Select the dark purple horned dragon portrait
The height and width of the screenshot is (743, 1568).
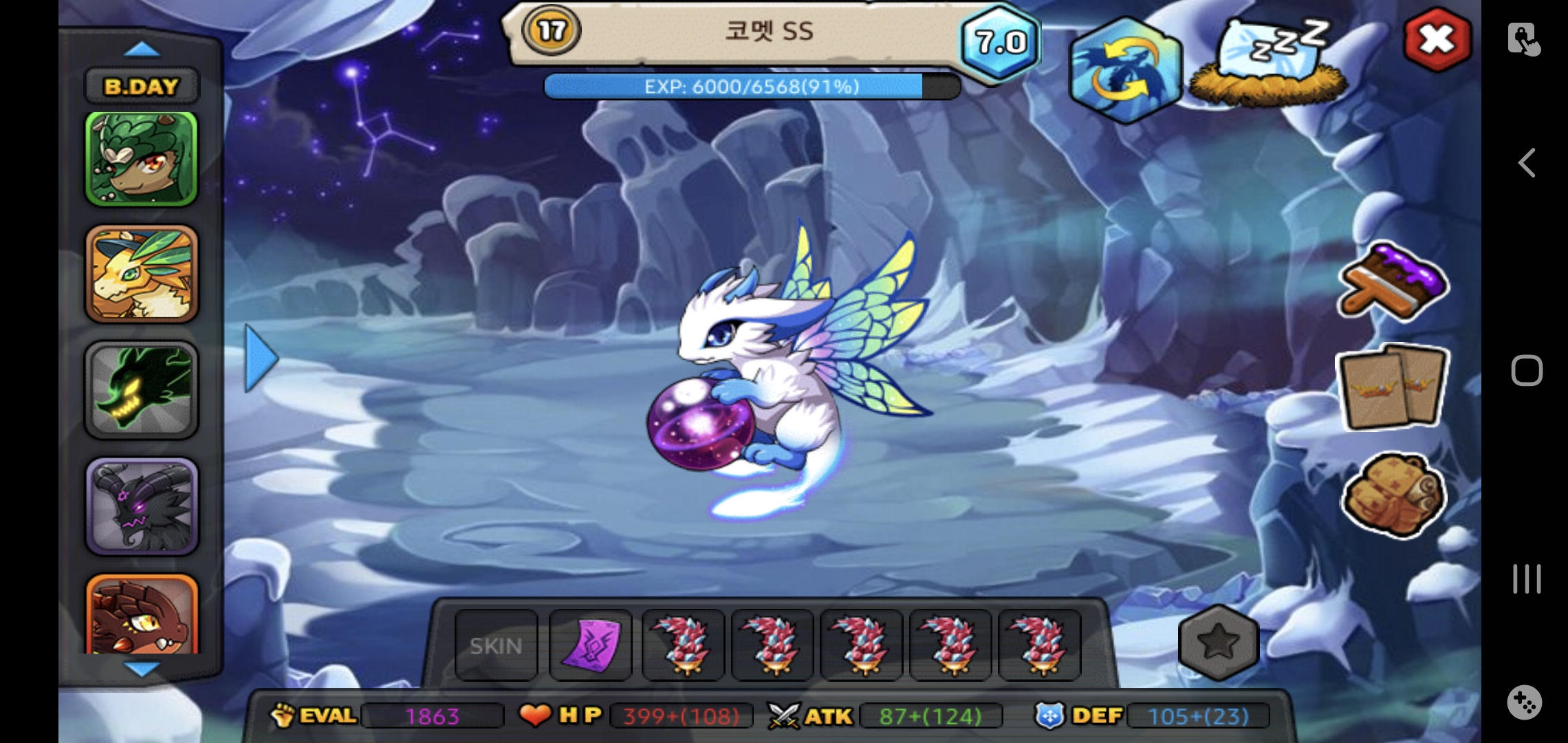(x=142, y=506)
